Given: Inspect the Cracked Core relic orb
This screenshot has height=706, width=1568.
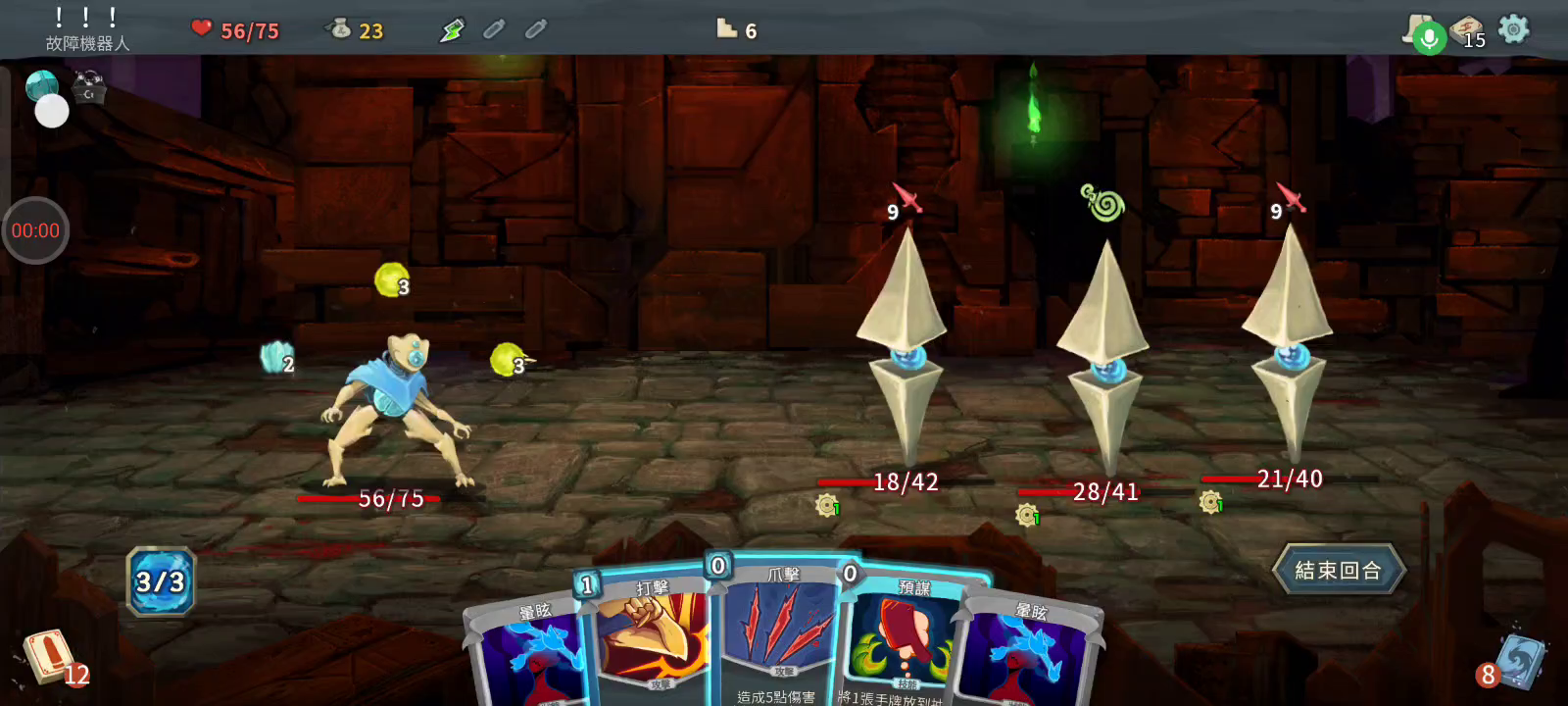Looking at the screenshot, I should [40, 84].
